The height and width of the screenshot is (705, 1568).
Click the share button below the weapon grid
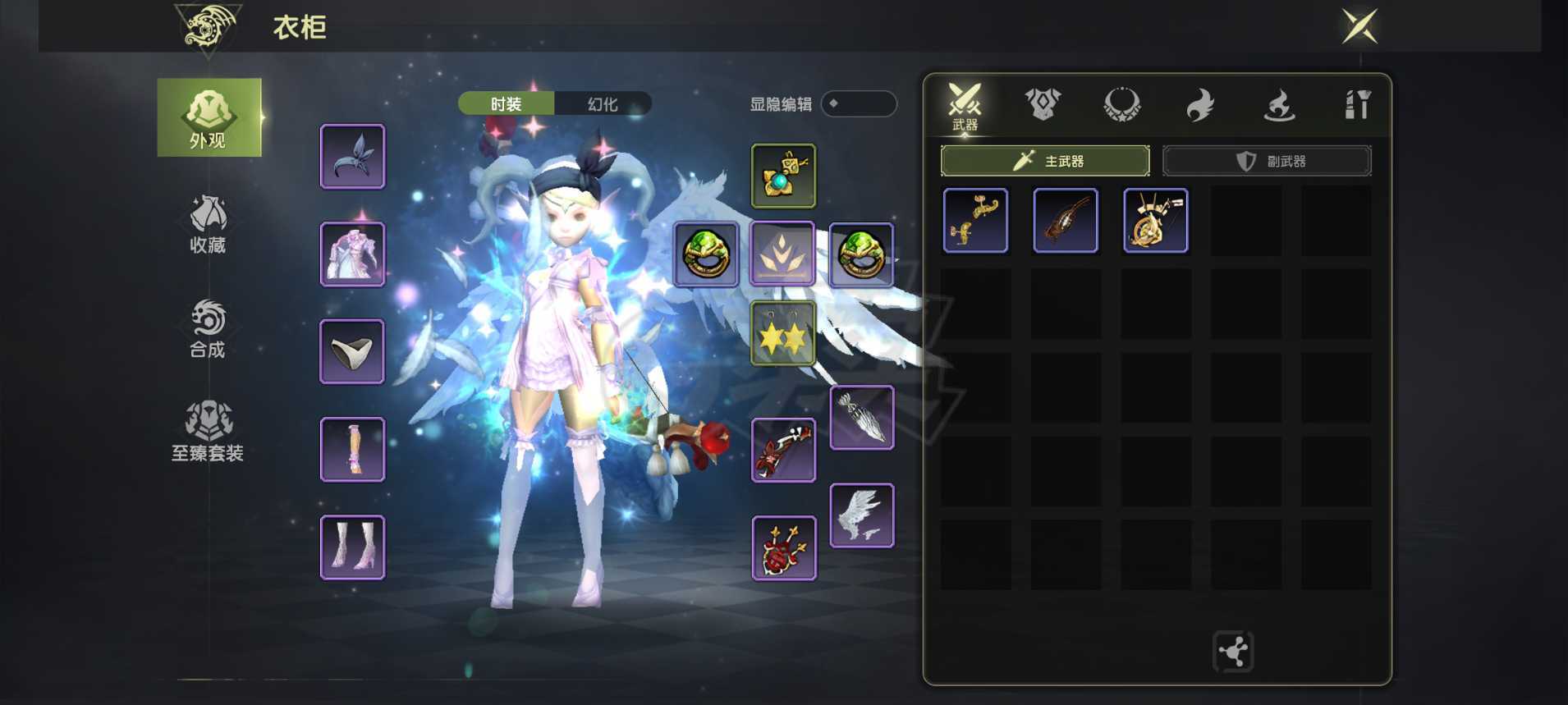click(1233, 652)
